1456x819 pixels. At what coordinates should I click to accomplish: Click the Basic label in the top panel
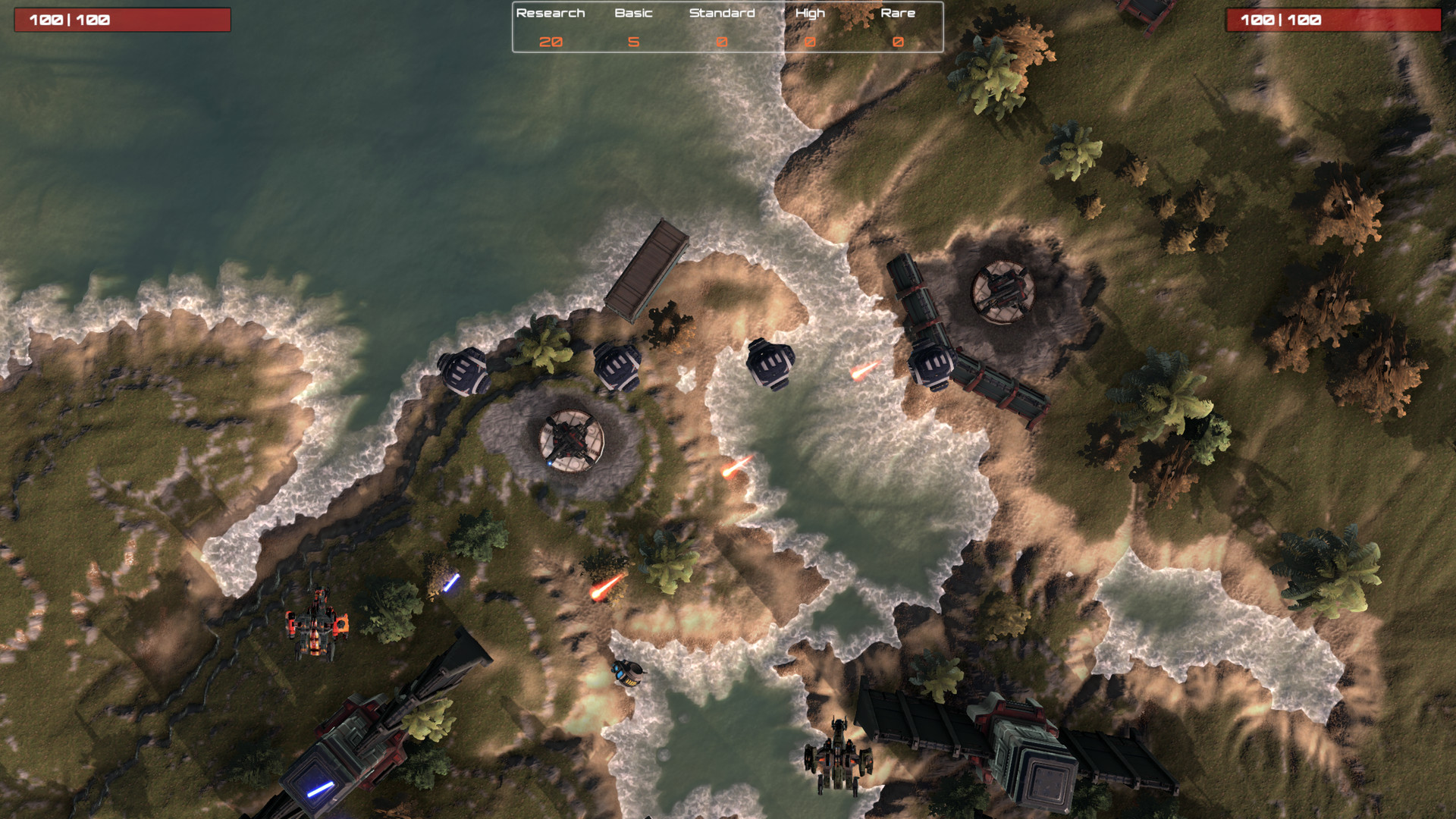coord(632,13)
